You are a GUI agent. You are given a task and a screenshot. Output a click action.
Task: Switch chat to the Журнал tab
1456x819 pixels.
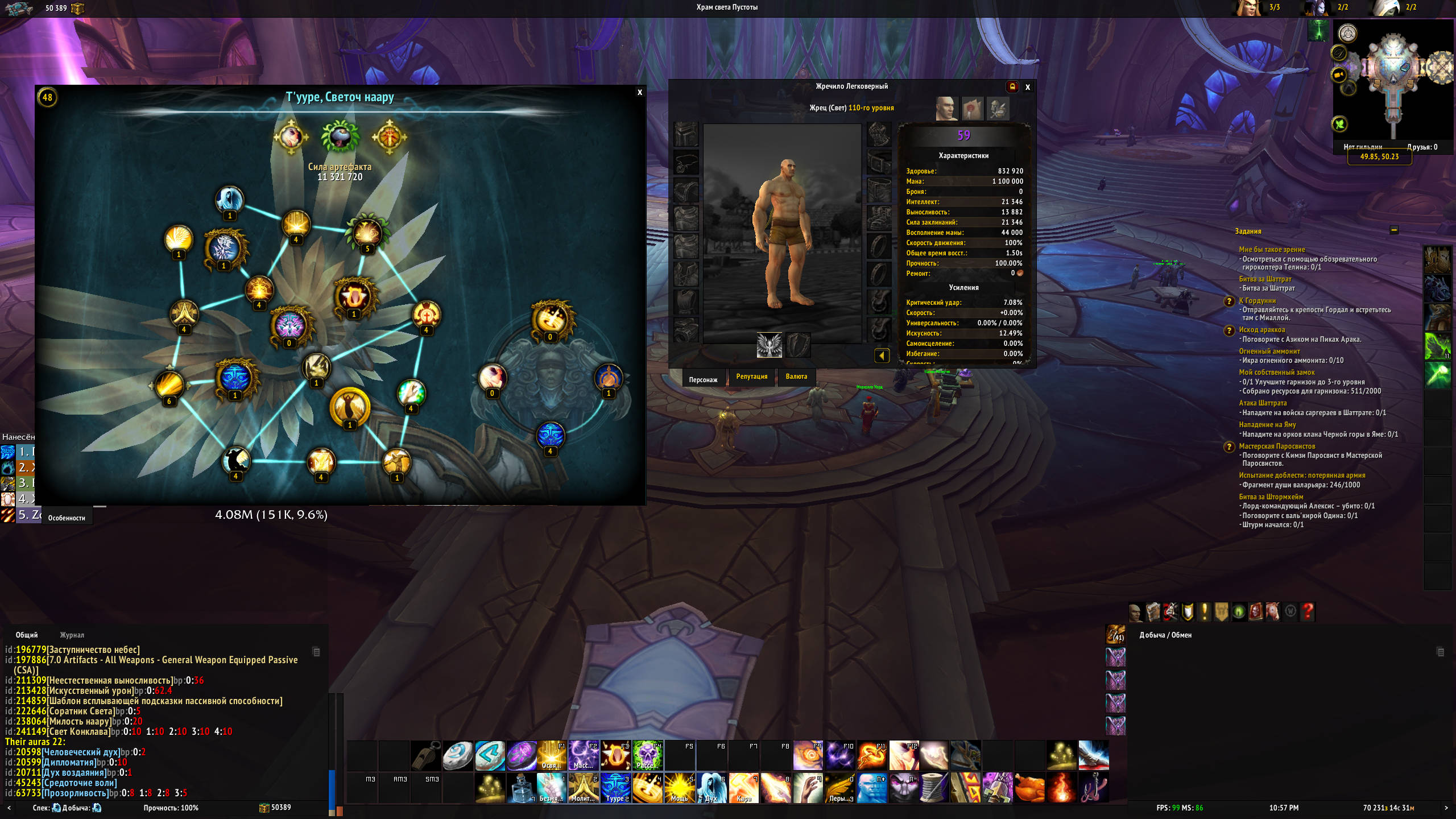pyautogui.click(x=72, y=635)
